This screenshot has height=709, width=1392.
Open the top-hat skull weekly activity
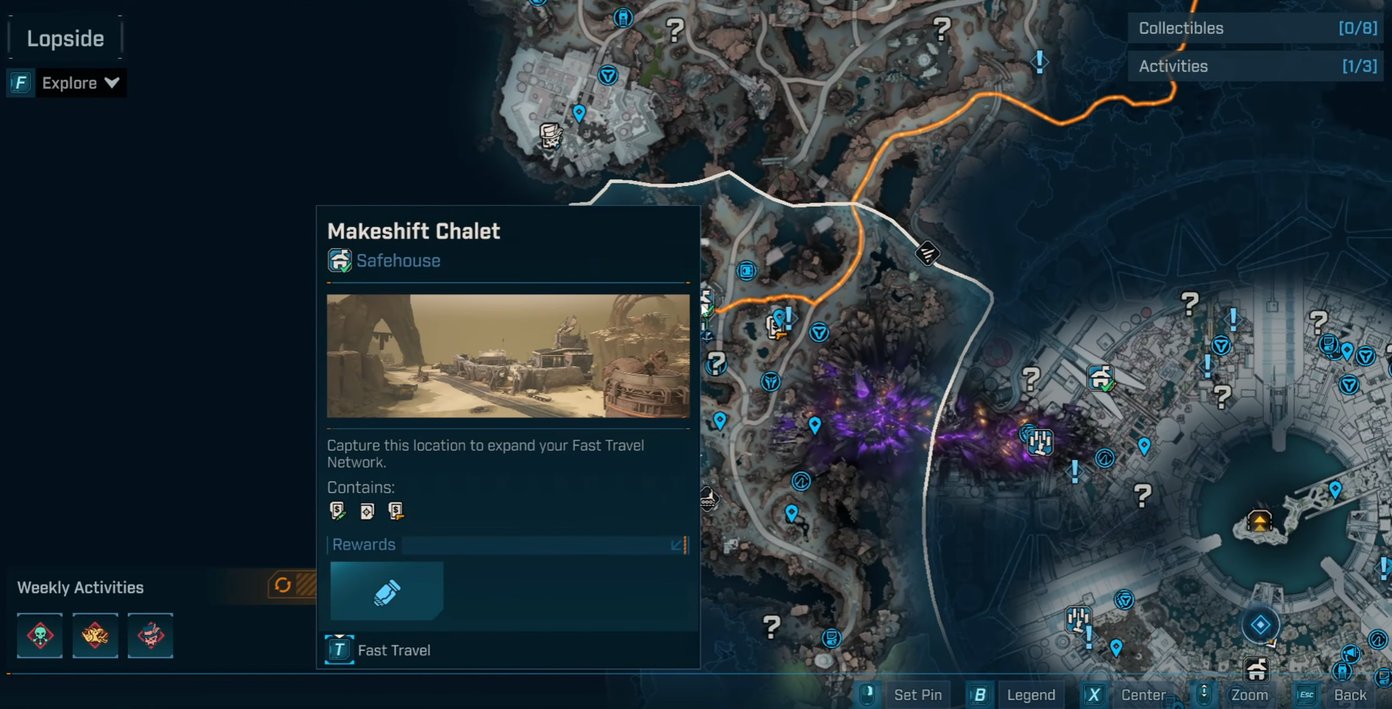point(150,636)
